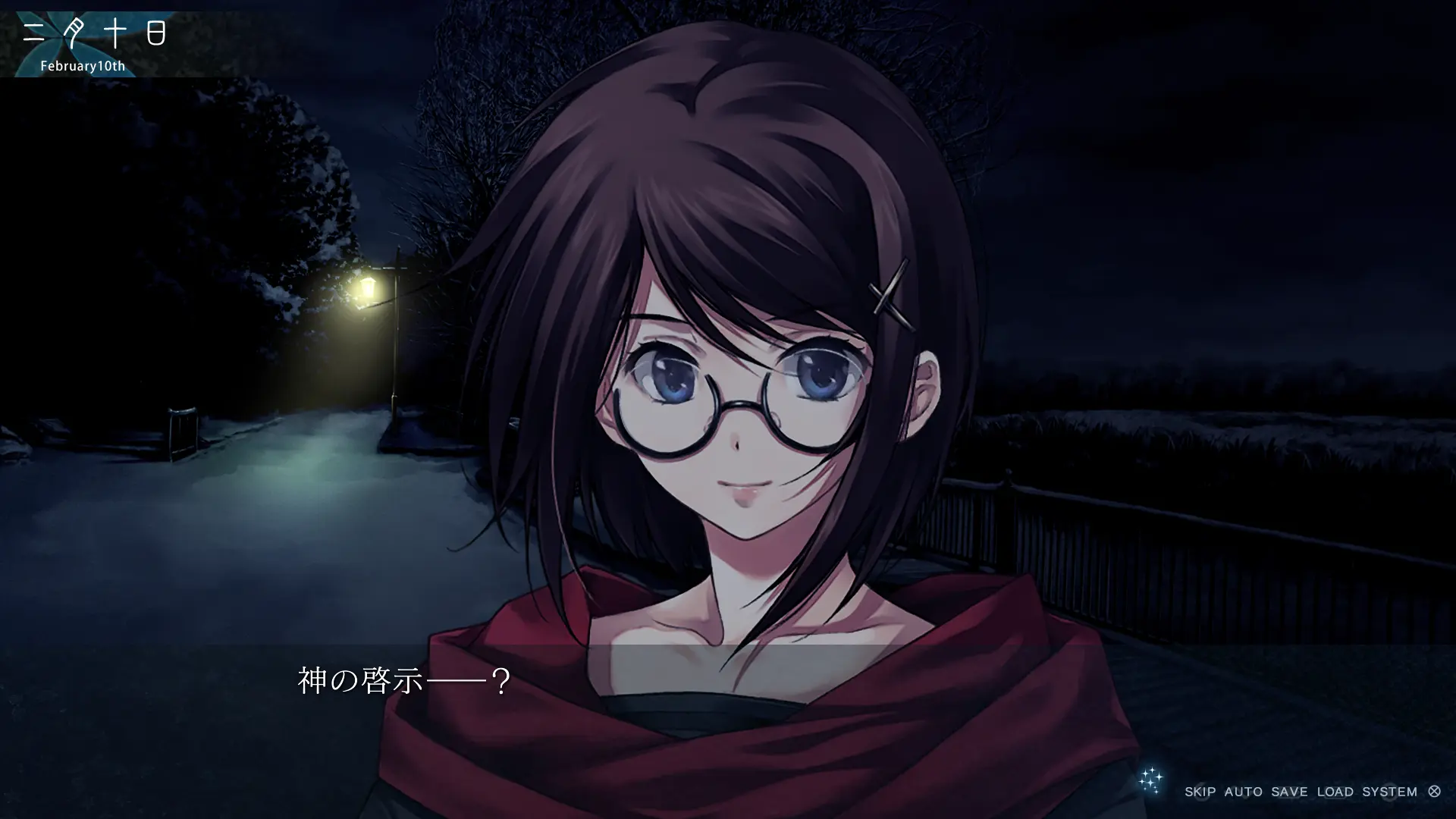Open the LOAD menu
Viewport: 1456px width, 819px height.
click(1335, 792)
